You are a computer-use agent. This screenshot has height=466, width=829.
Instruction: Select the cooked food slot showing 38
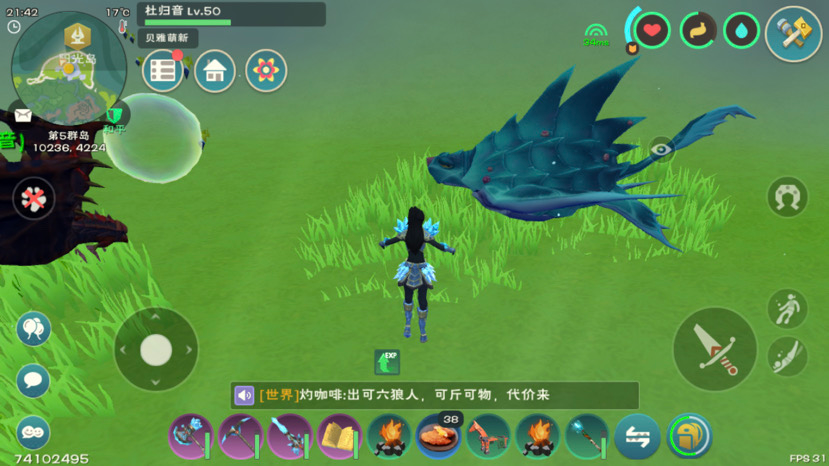pyautogui.click(x=438, y=437)
